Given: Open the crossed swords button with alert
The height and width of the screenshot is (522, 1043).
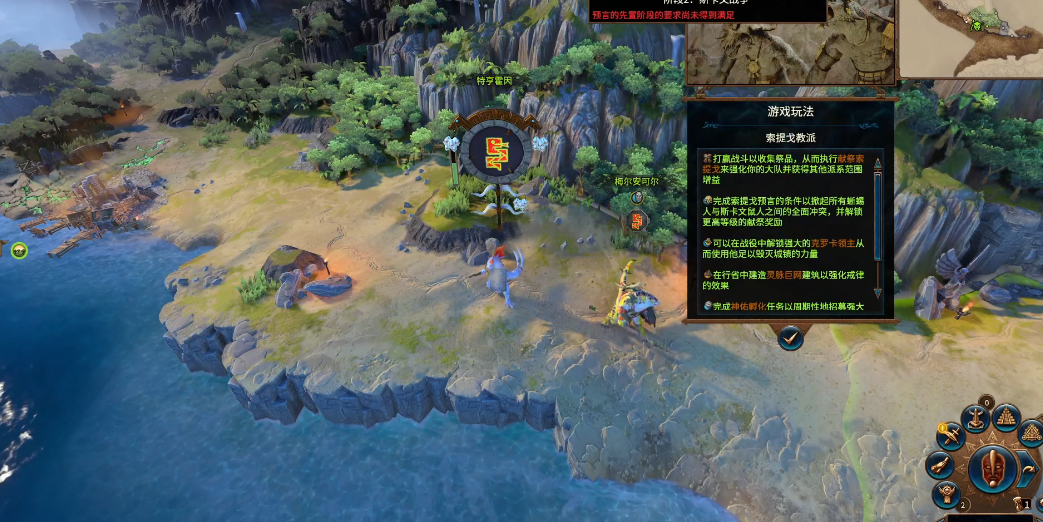Looking at the screenshot, I should (x=951, y=435).
